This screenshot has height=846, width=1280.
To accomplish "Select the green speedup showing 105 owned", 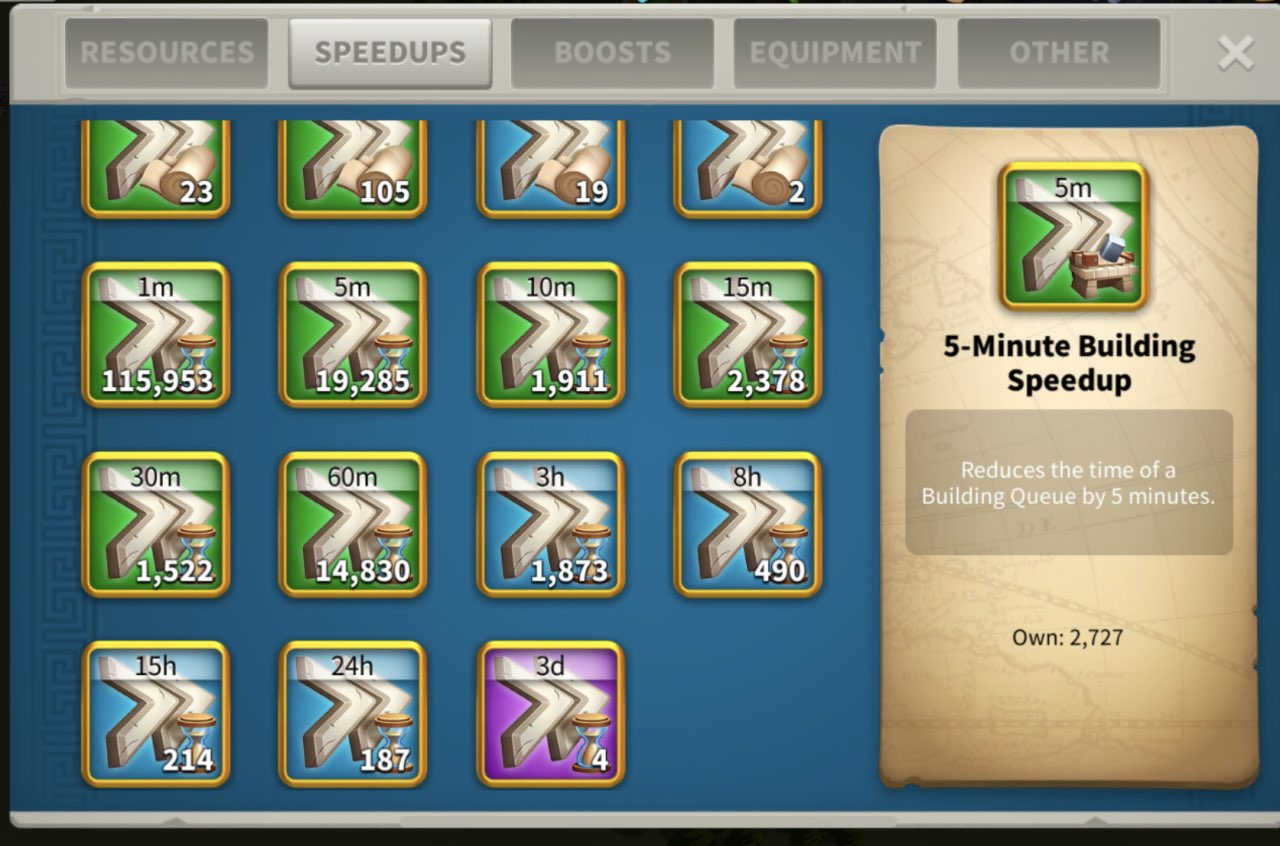I will click(x=353, y=168).
